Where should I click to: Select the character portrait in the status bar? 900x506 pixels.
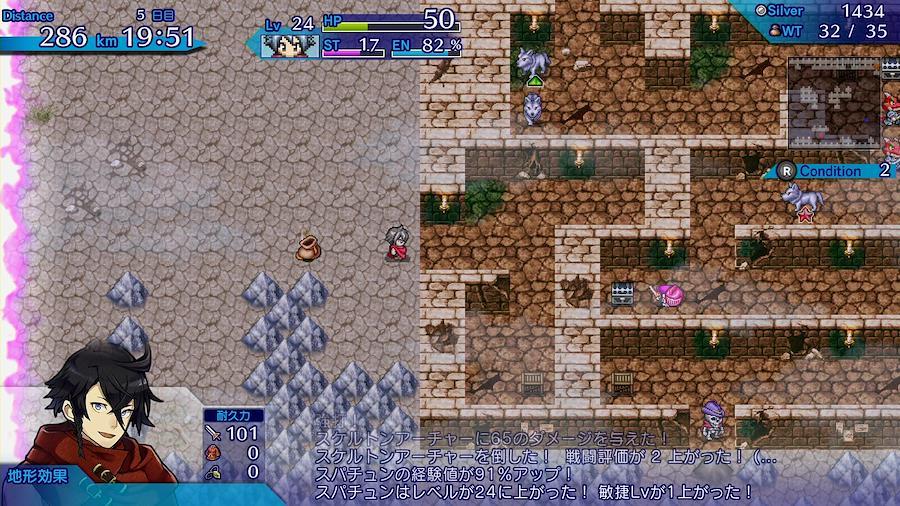pos(290,44)
